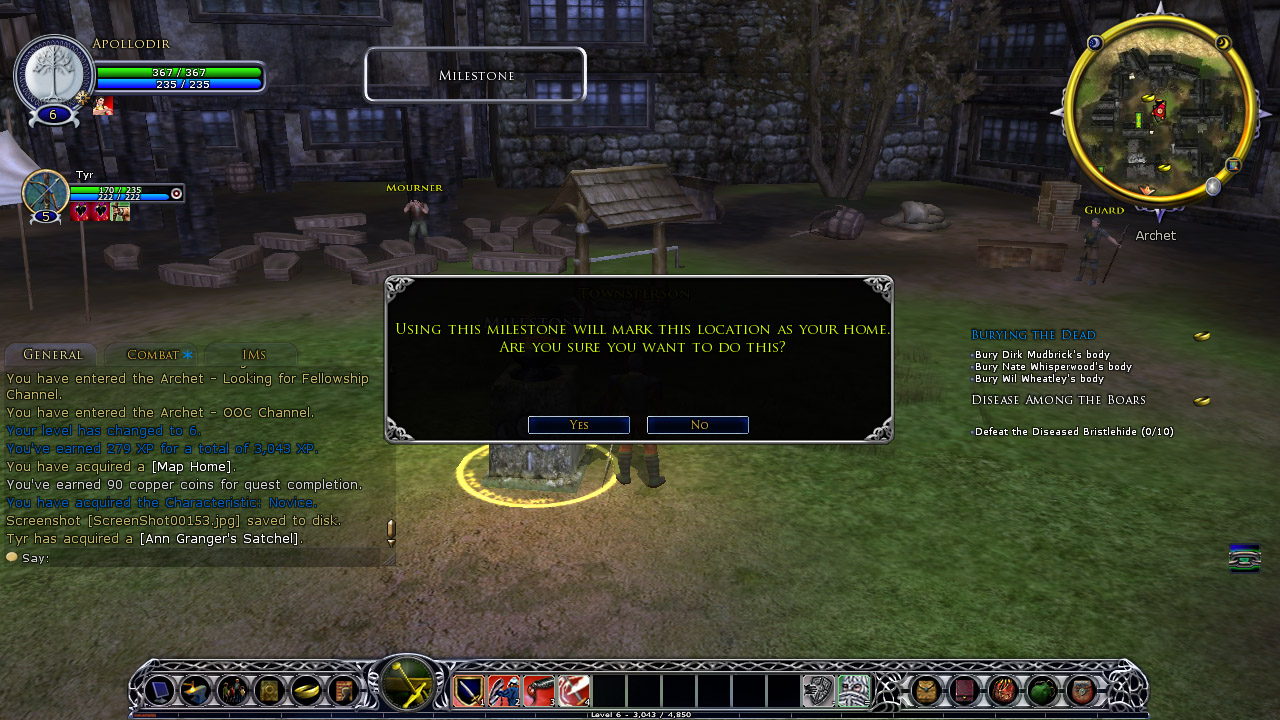
Task: Use the shield skill in quickslot 2
Action: pos(504,691)
